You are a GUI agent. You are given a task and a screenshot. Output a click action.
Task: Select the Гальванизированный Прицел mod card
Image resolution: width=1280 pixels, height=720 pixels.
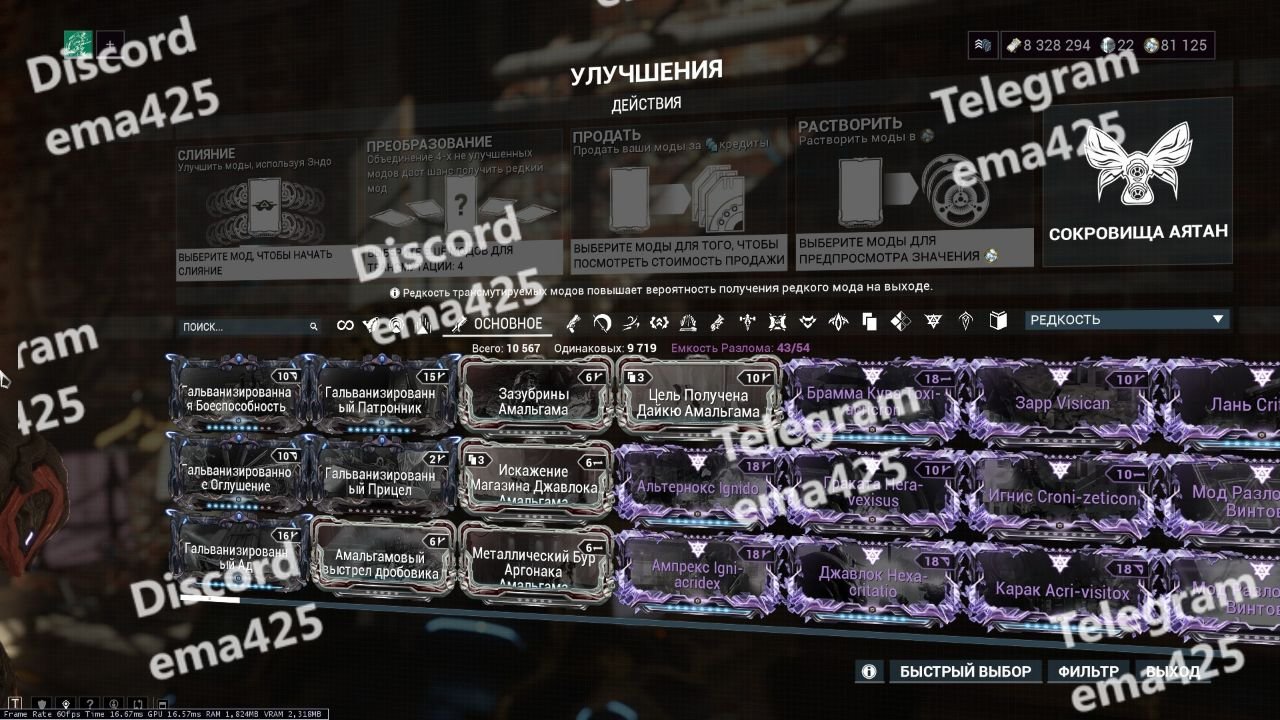(x=383, y=482)
